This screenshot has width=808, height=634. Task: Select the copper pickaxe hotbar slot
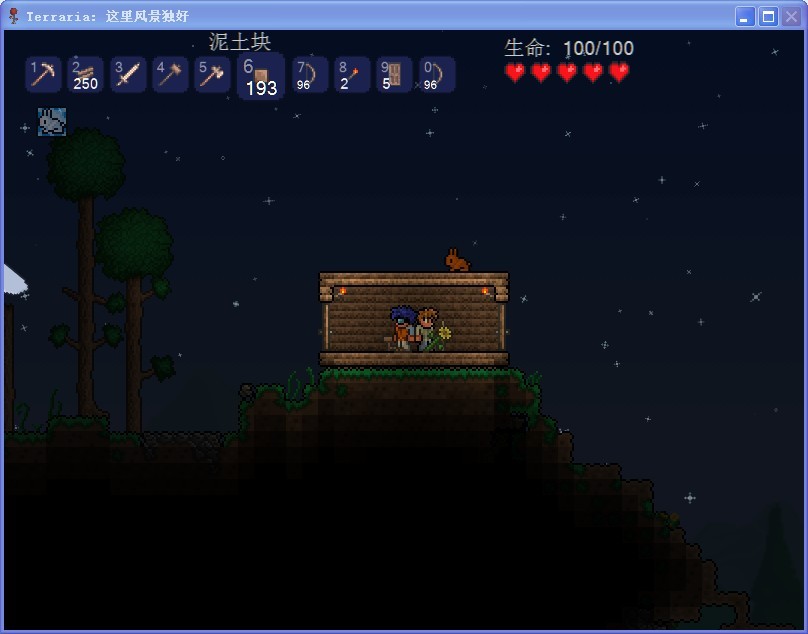click(44, 75)
